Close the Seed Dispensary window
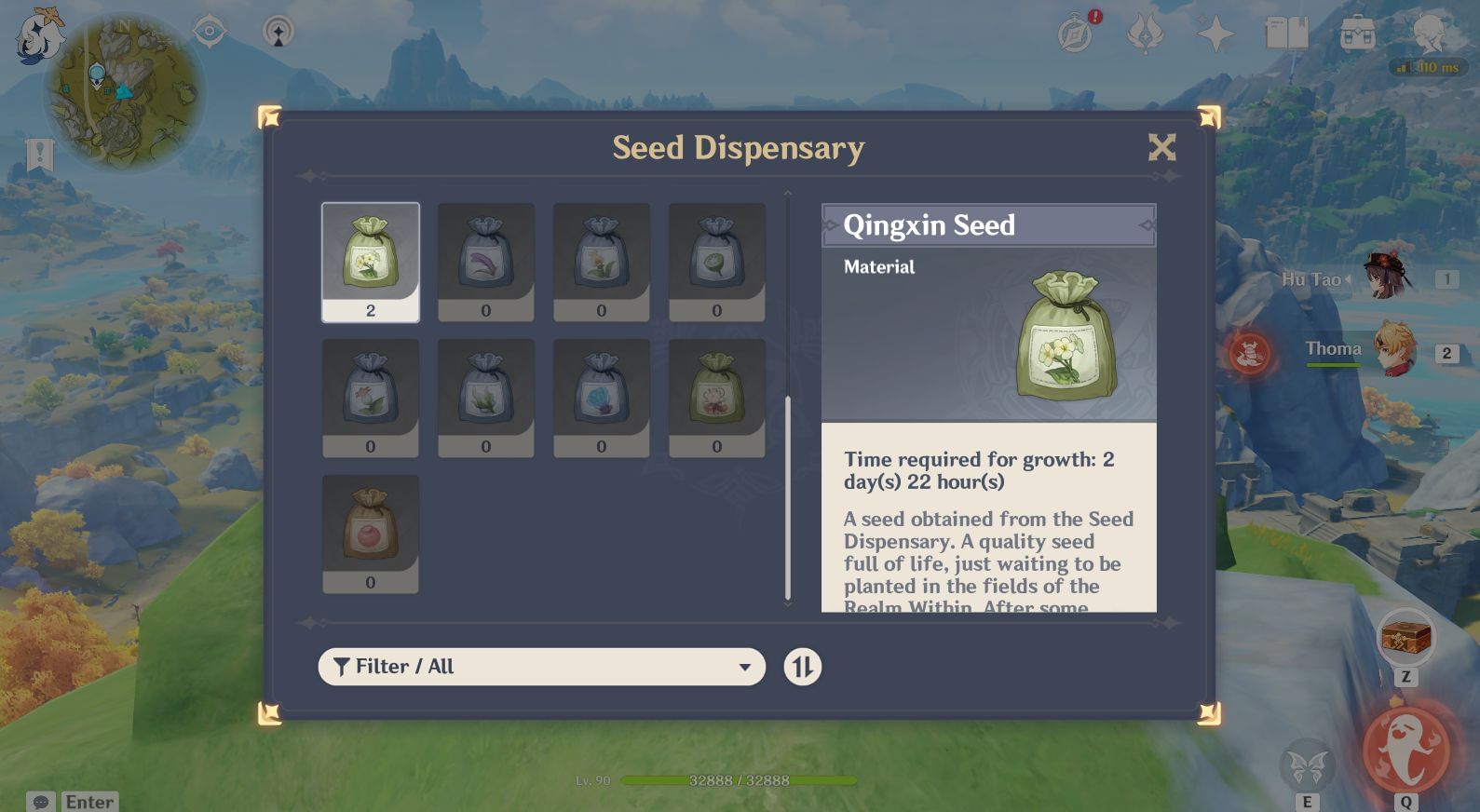Image resolution: width=1480 pixels, height=812 pixels. (x=1161, y=147)
